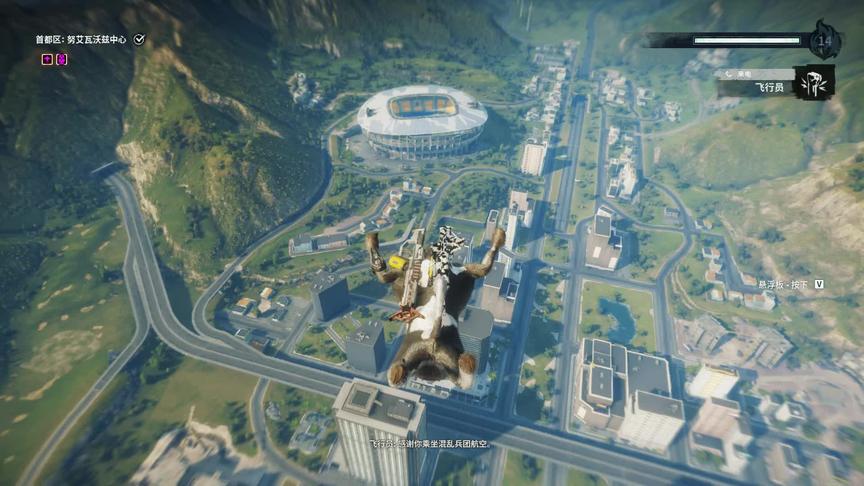Select the purple arrow status icon

click(x=47, y=59)
